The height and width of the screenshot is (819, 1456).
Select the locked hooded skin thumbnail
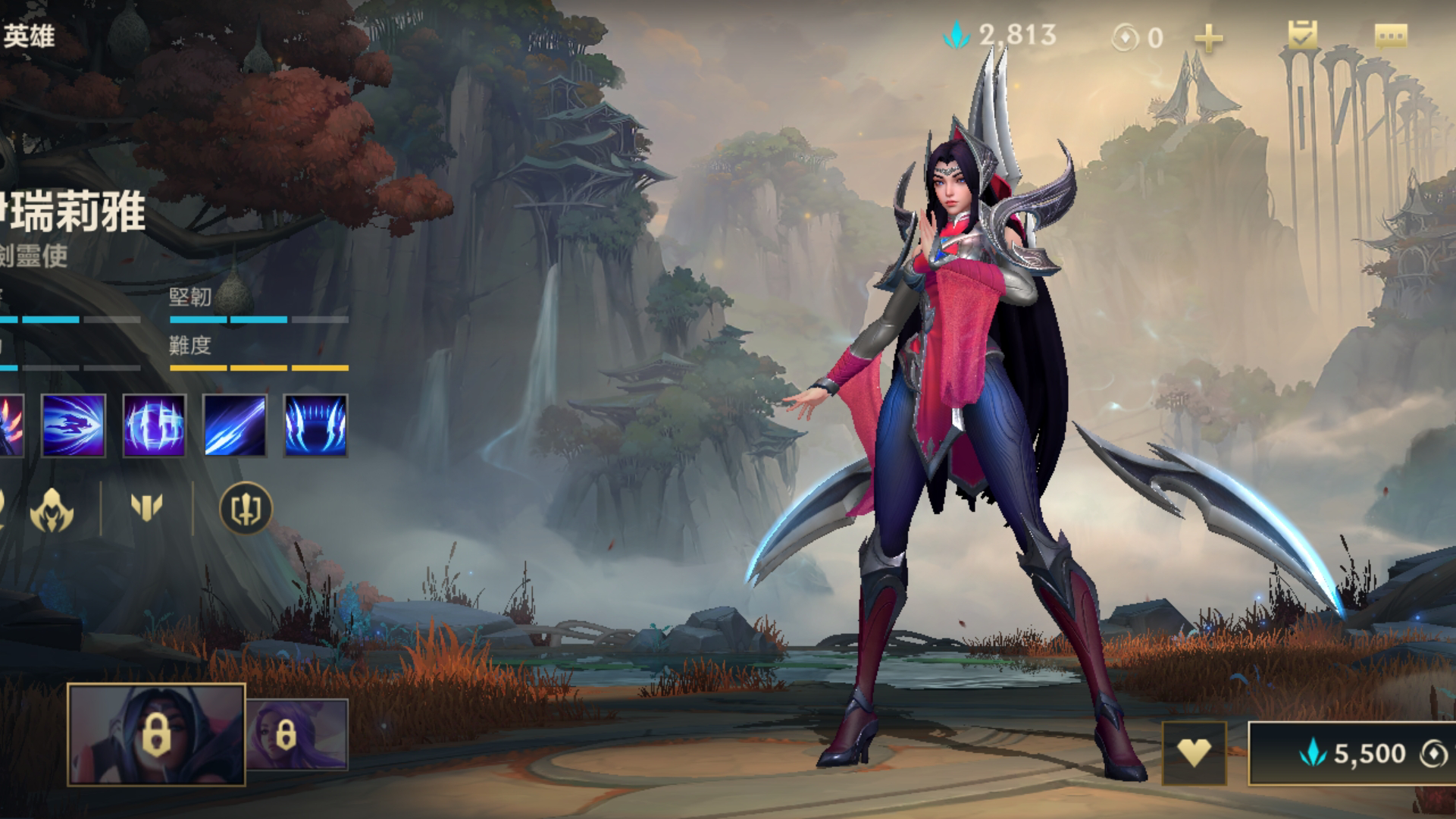pos(156,734)
